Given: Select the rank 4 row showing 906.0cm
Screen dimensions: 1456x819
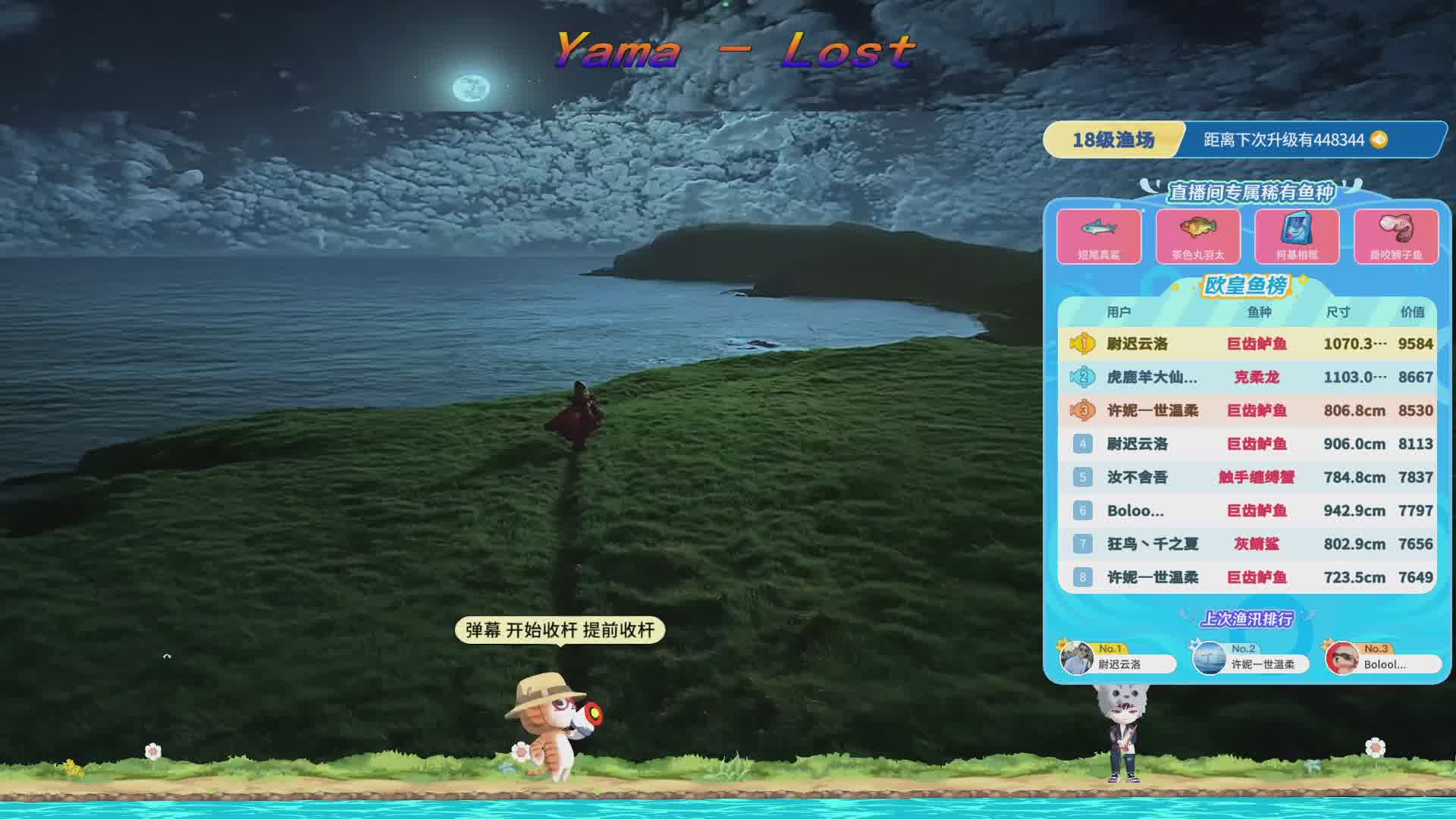Looking at the screenshot, I should coord(1247,444).
